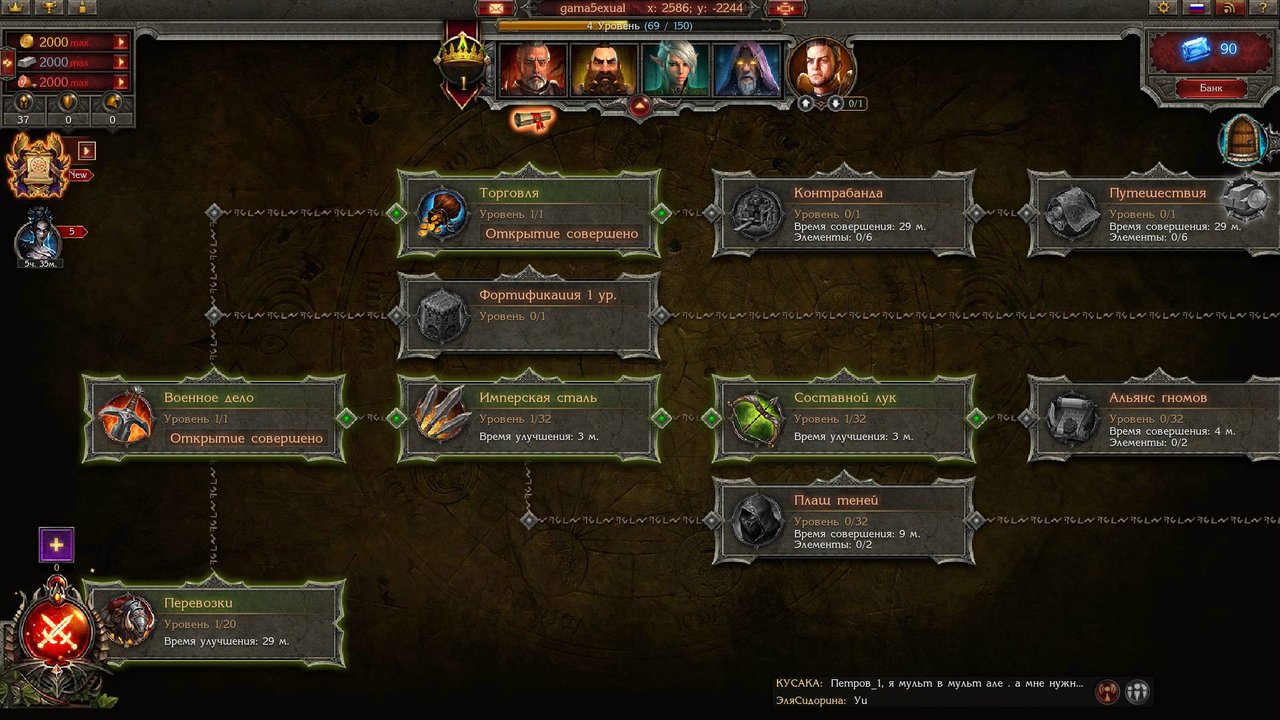Select the Военное дело technology

click(214, 418)
